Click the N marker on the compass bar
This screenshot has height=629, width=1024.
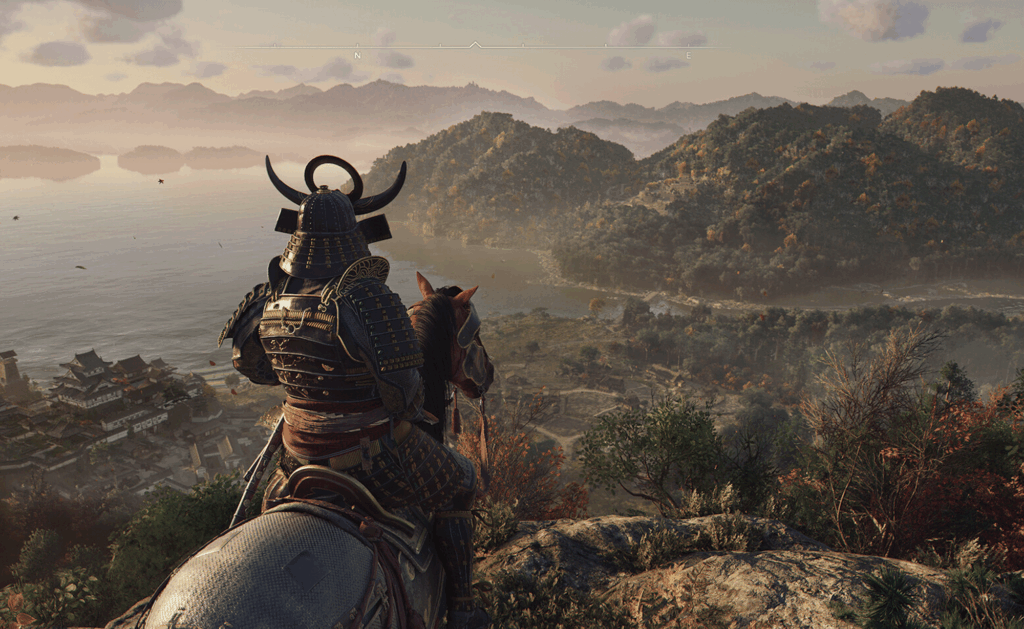click(x=357, y=55)
